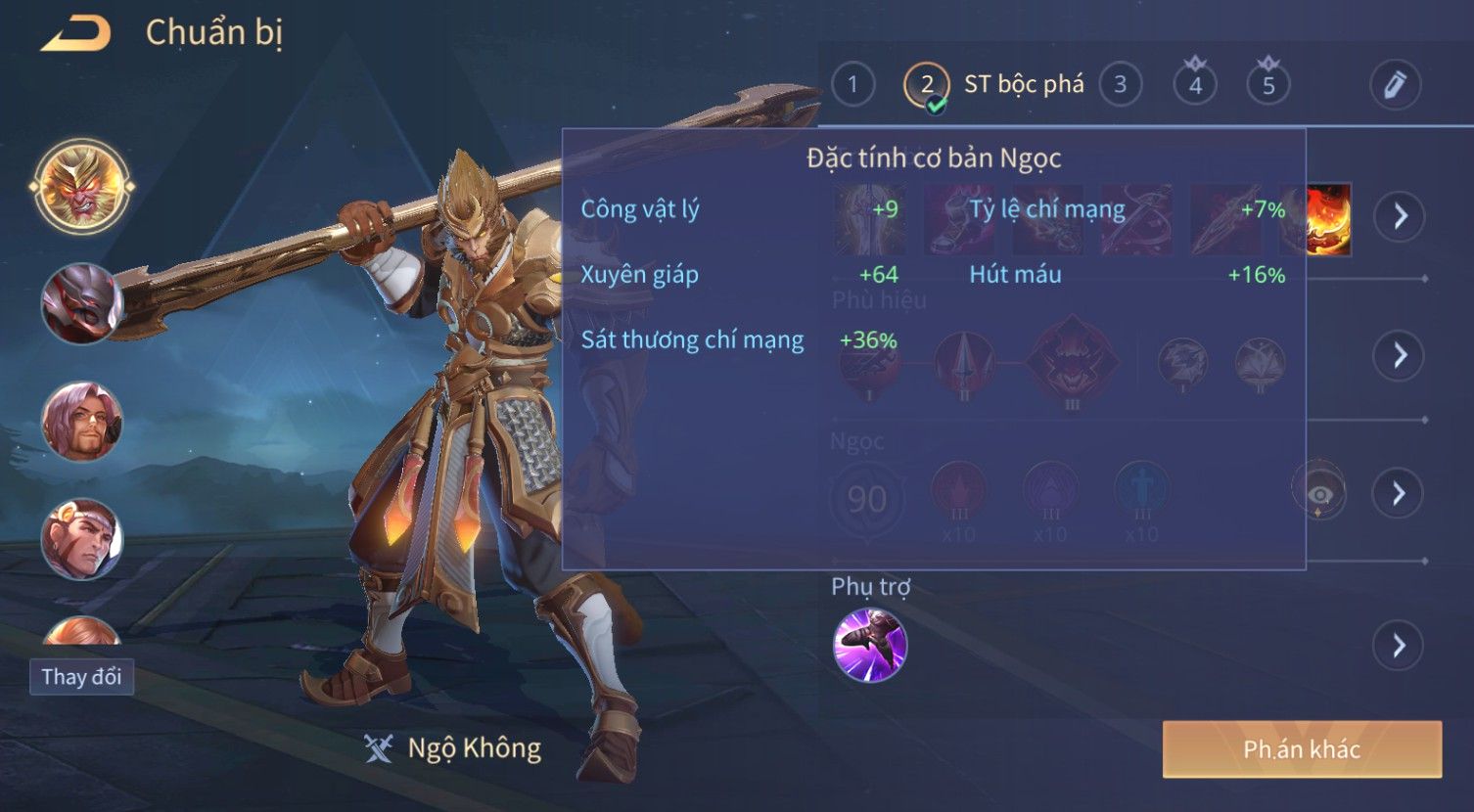
Task: Select the purple boot Phụ trợ spell
Action: [870, 645]
